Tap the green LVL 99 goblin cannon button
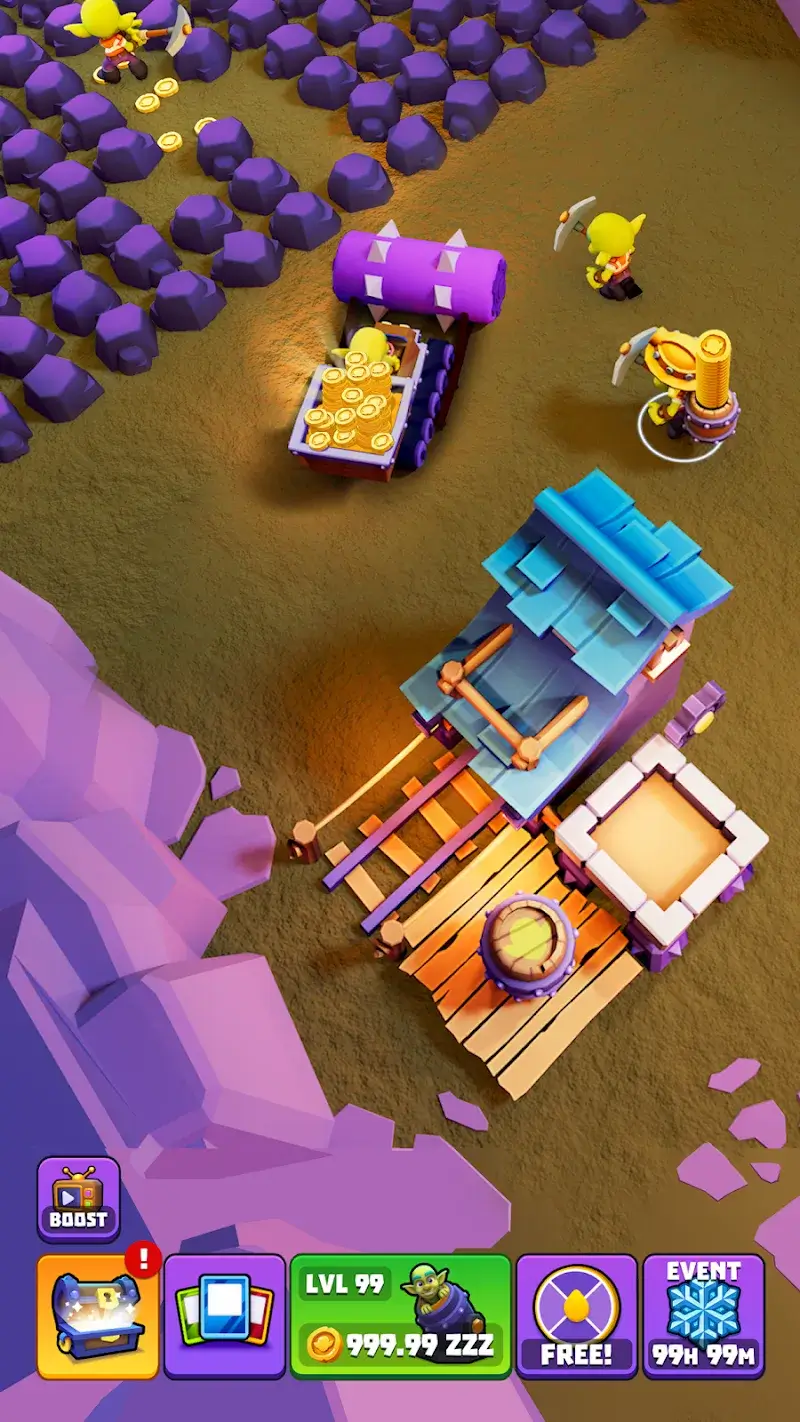 point(400,1316)
